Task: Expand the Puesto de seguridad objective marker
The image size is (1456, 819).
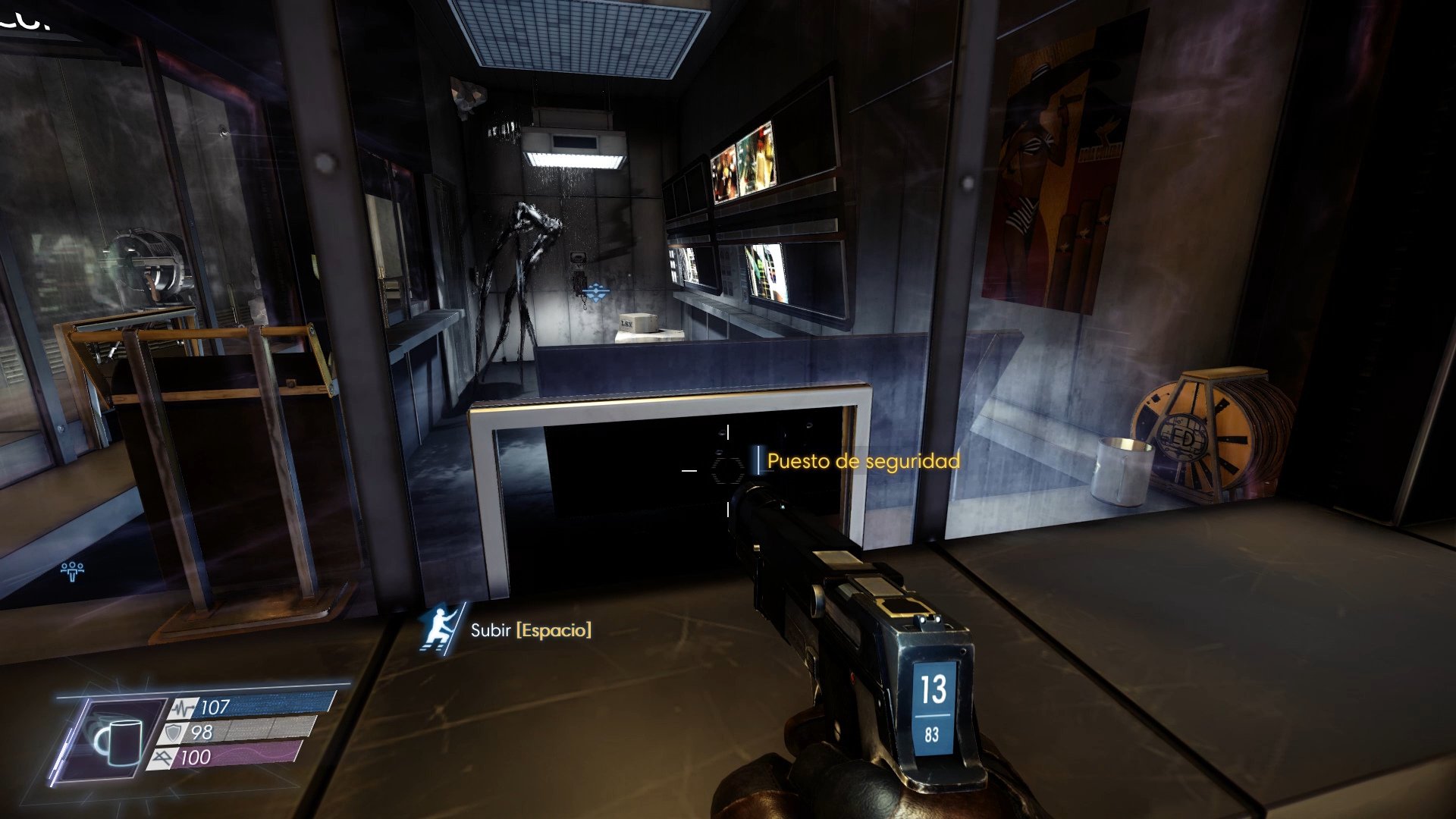Action: [758, 461]
